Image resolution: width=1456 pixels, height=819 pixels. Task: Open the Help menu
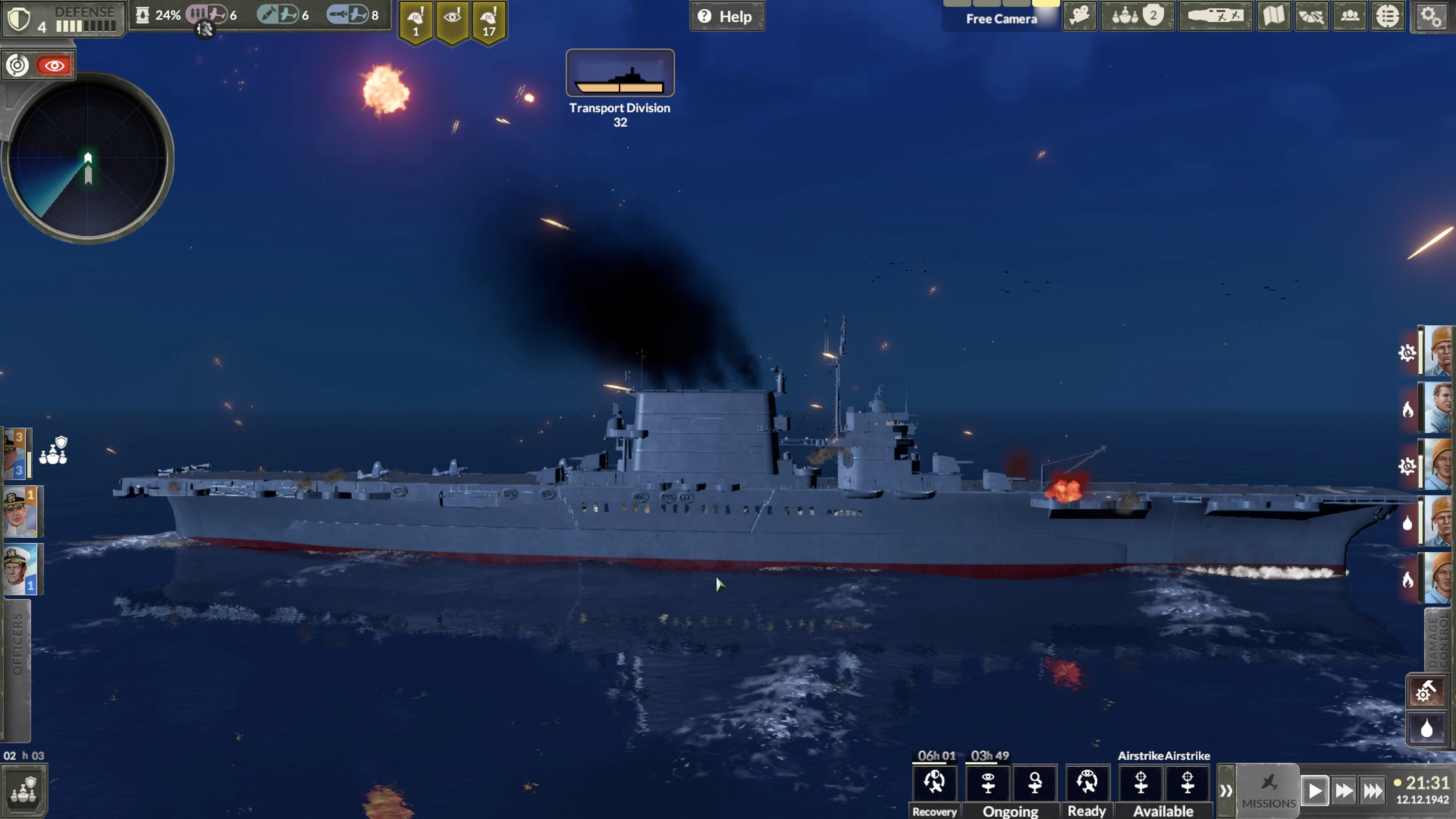[x=728, y=16]
